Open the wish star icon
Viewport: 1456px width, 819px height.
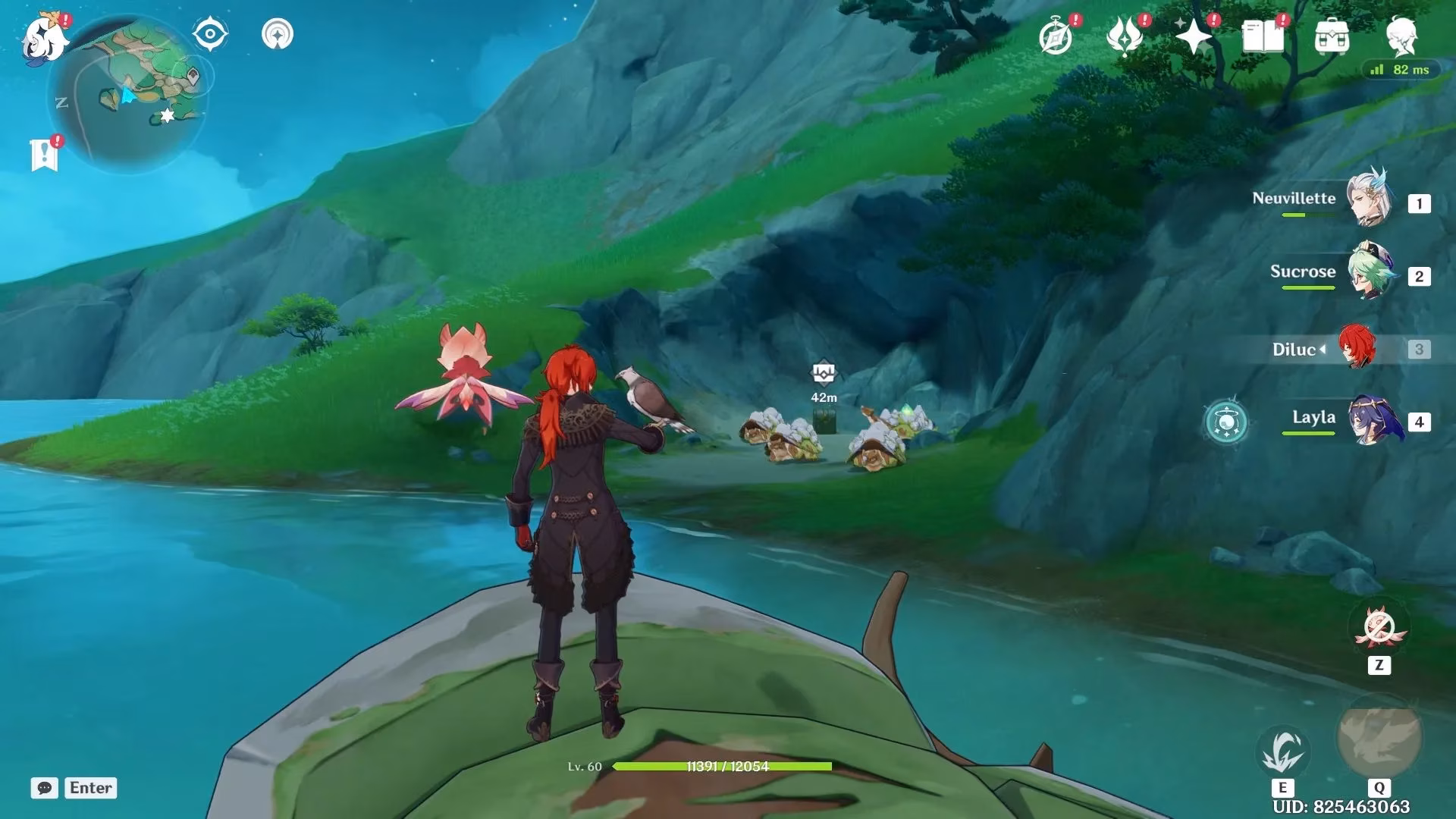(x=1194, y=36)
